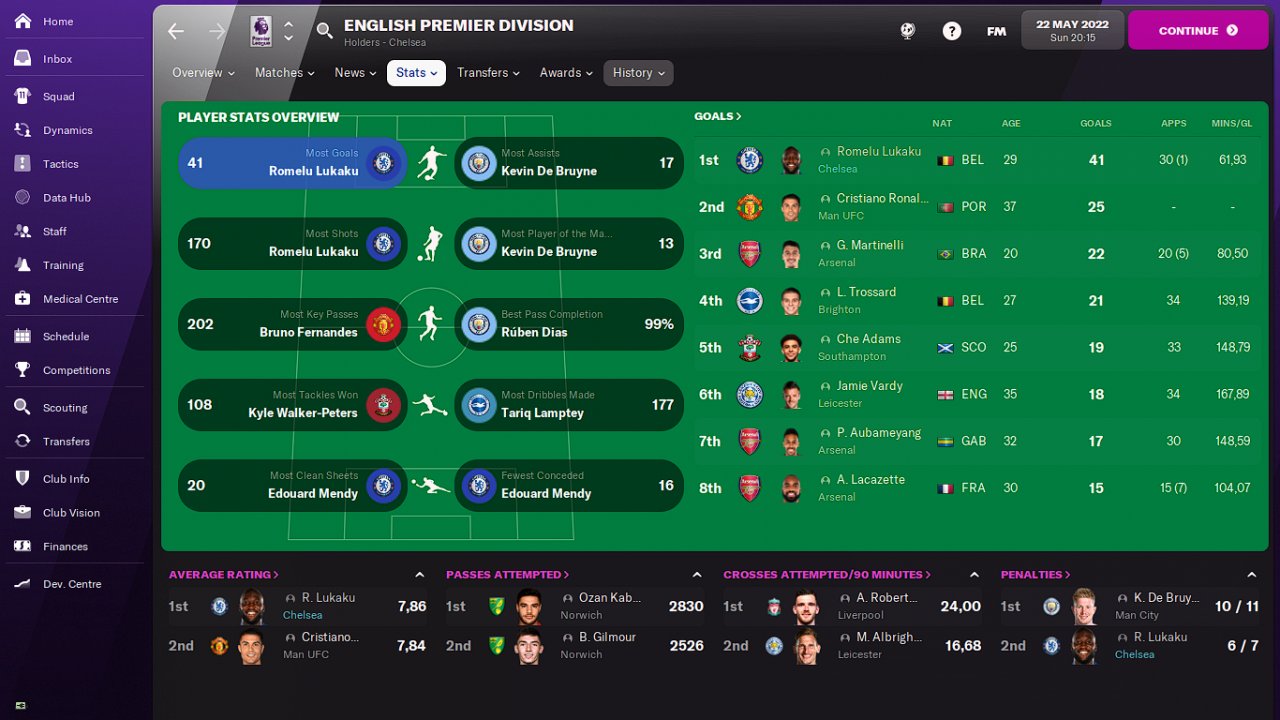Open the Finances screen
The width and height of the screenshot is (1280, 720).
pyautogui.click(x=65, y=547)
